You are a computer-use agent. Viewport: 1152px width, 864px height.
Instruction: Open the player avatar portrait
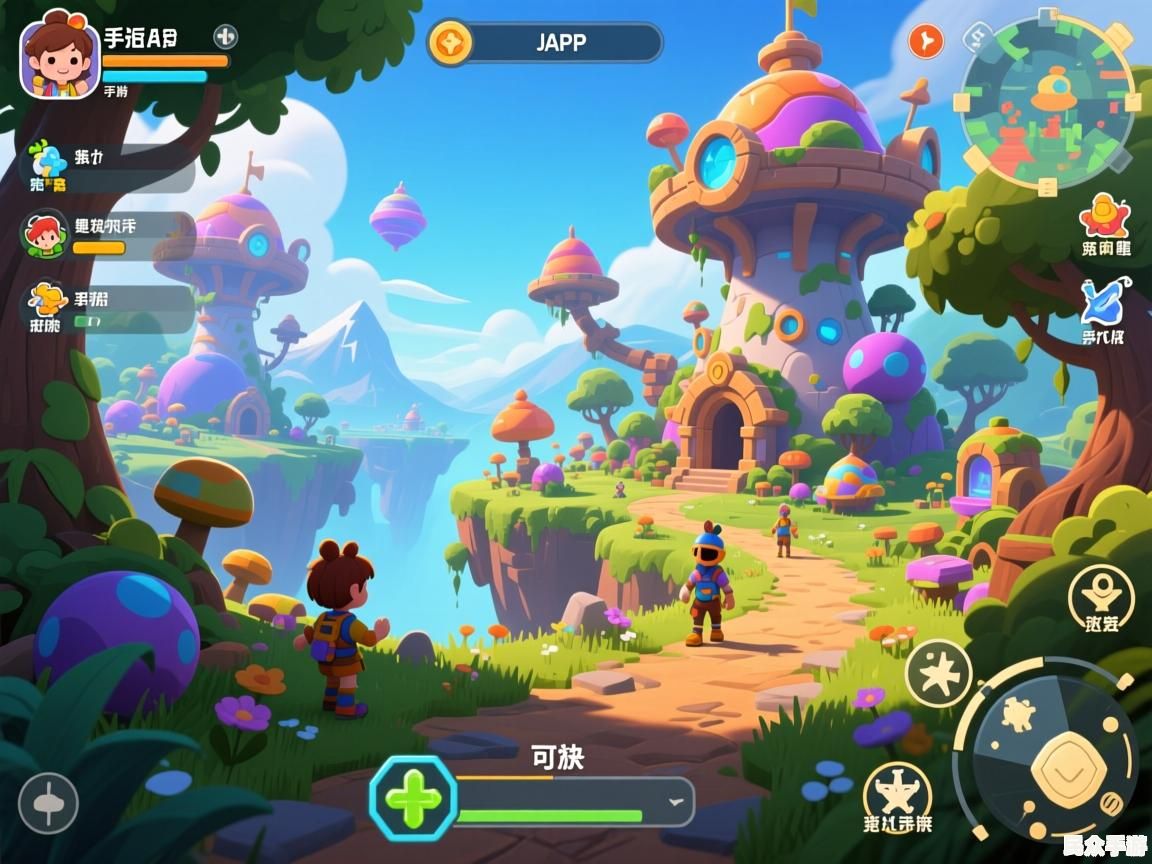[x=60, y=55]
